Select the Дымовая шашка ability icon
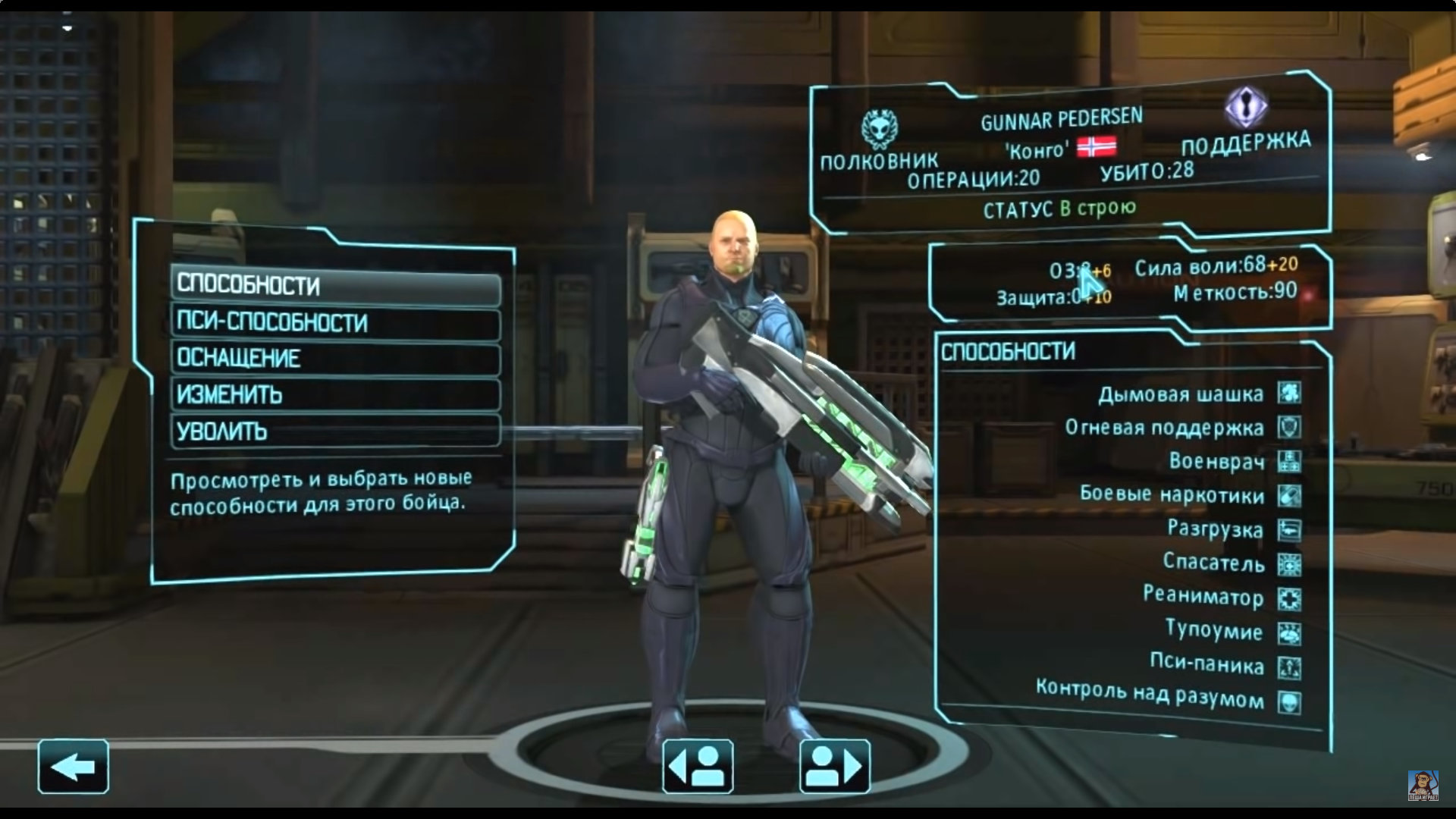This screenshot has height=819, width=1456. (x=1289, y=392)
